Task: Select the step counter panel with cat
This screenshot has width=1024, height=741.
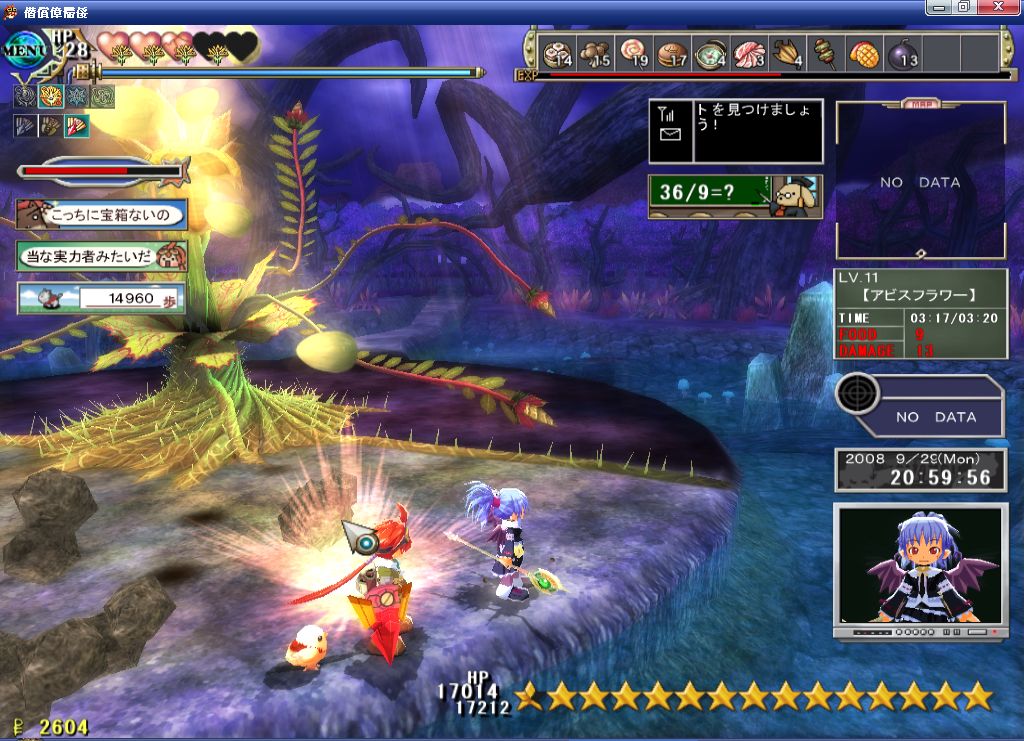Action: 101,298
